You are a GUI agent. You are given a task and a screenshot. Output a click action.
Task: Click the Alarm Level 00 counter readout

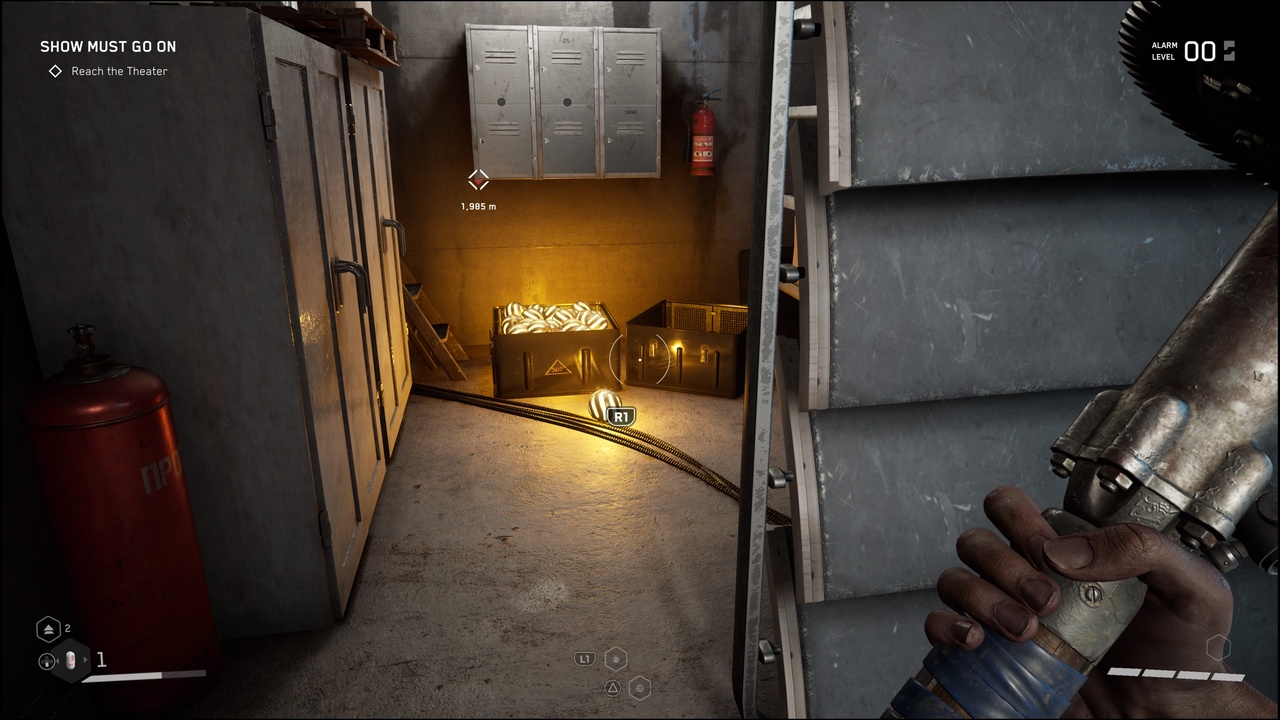(1201, 51)
